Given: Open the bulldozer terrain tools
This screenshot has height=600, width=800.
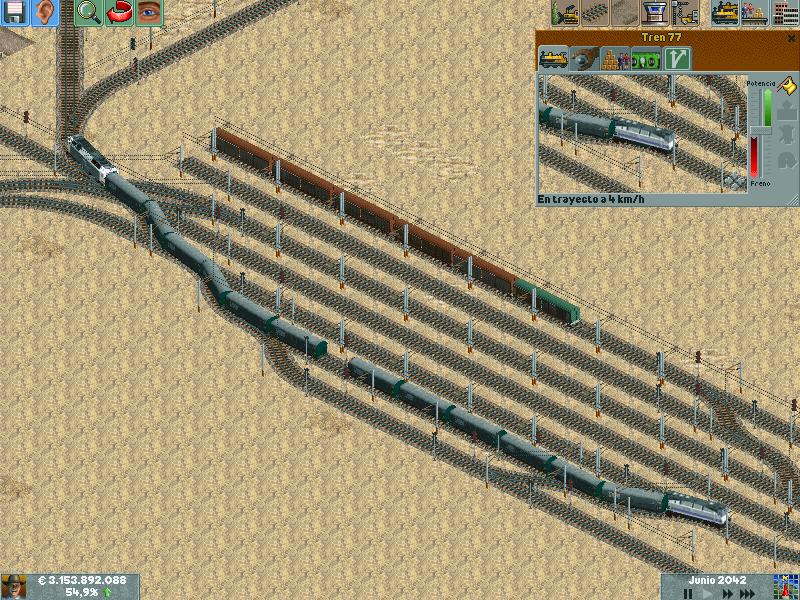Looking at the screenshot, I should [566, 13].
